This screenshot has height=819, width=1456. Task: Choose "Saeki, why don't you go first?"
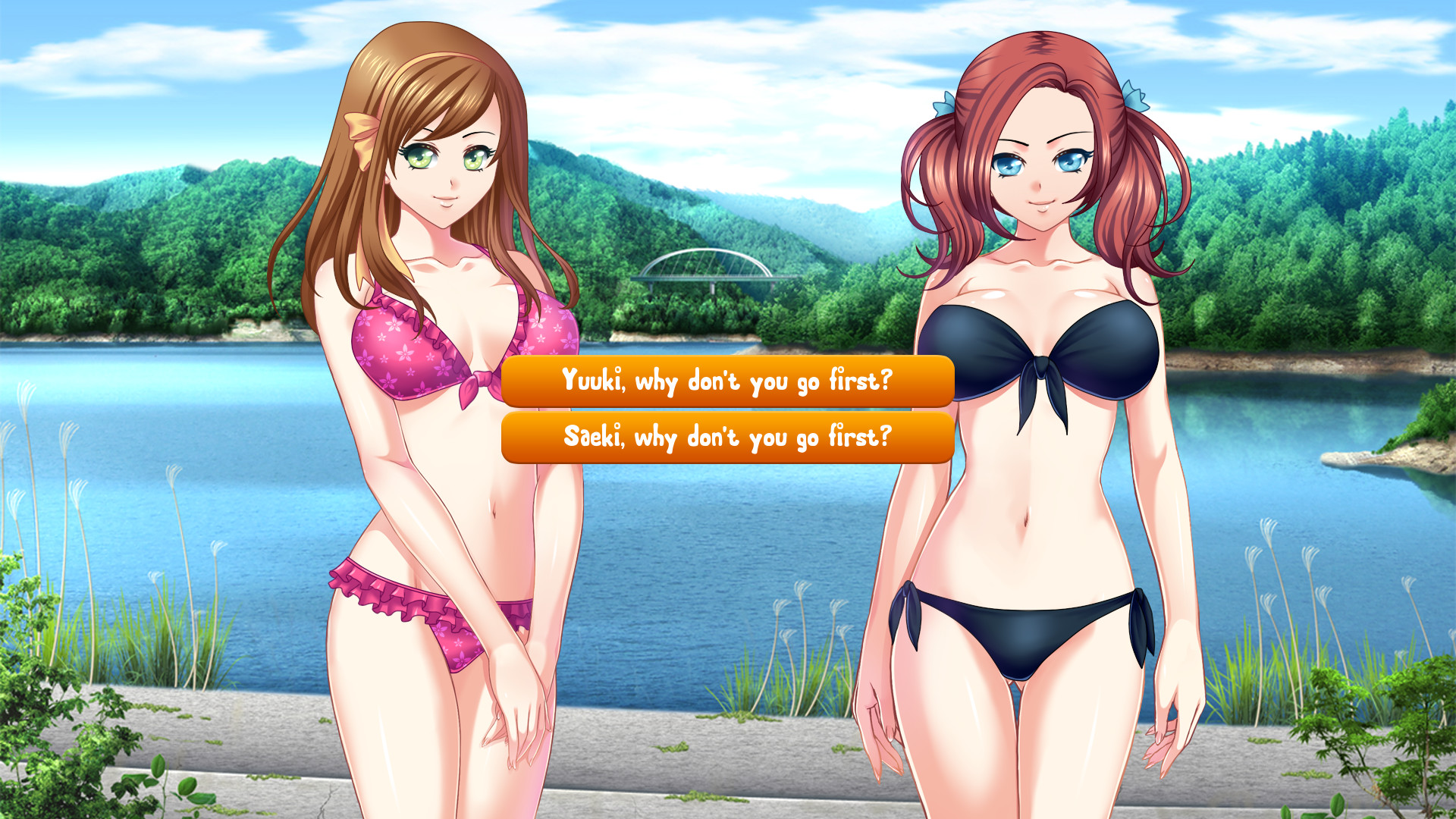tap(728, 437)
